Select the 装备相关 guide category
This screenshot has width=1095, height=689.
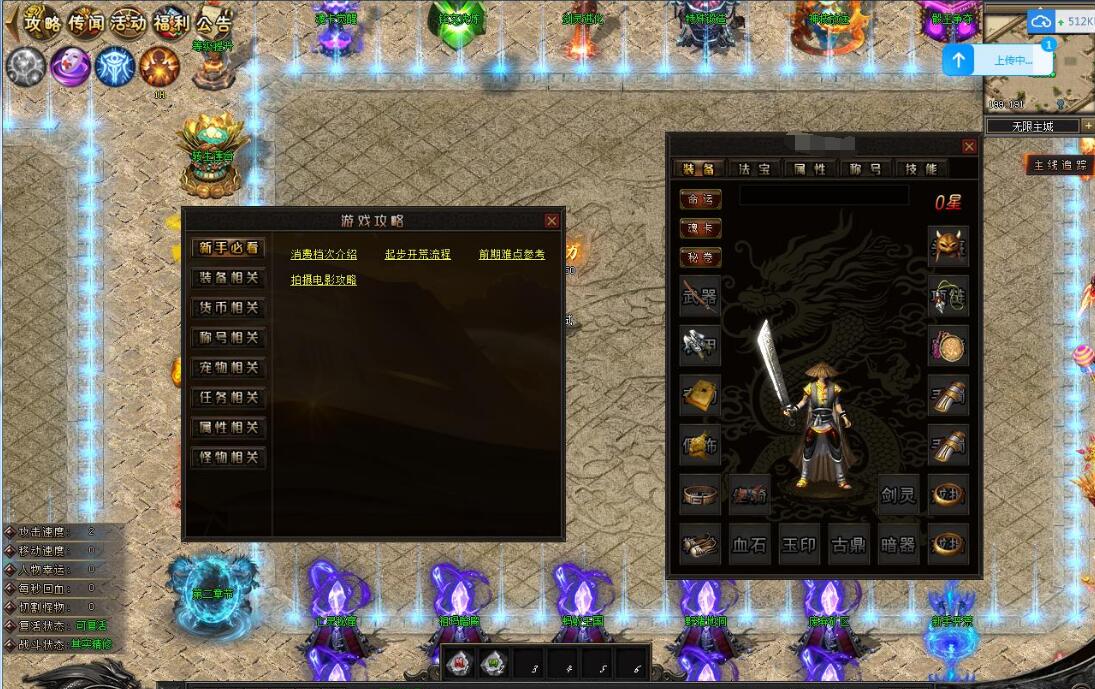(x=228, y=278)
